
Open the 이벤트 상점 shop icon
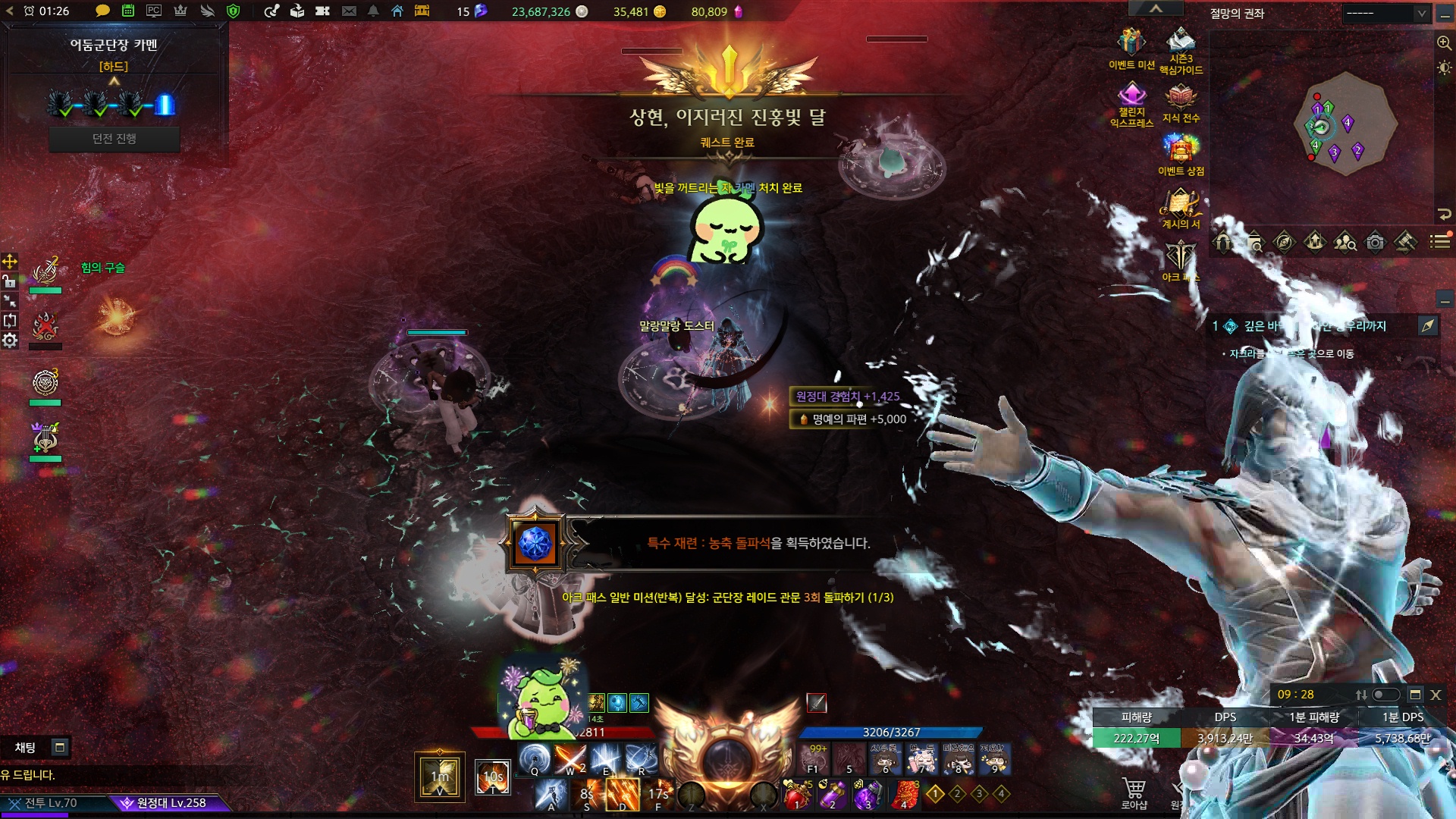(1181, 149)
